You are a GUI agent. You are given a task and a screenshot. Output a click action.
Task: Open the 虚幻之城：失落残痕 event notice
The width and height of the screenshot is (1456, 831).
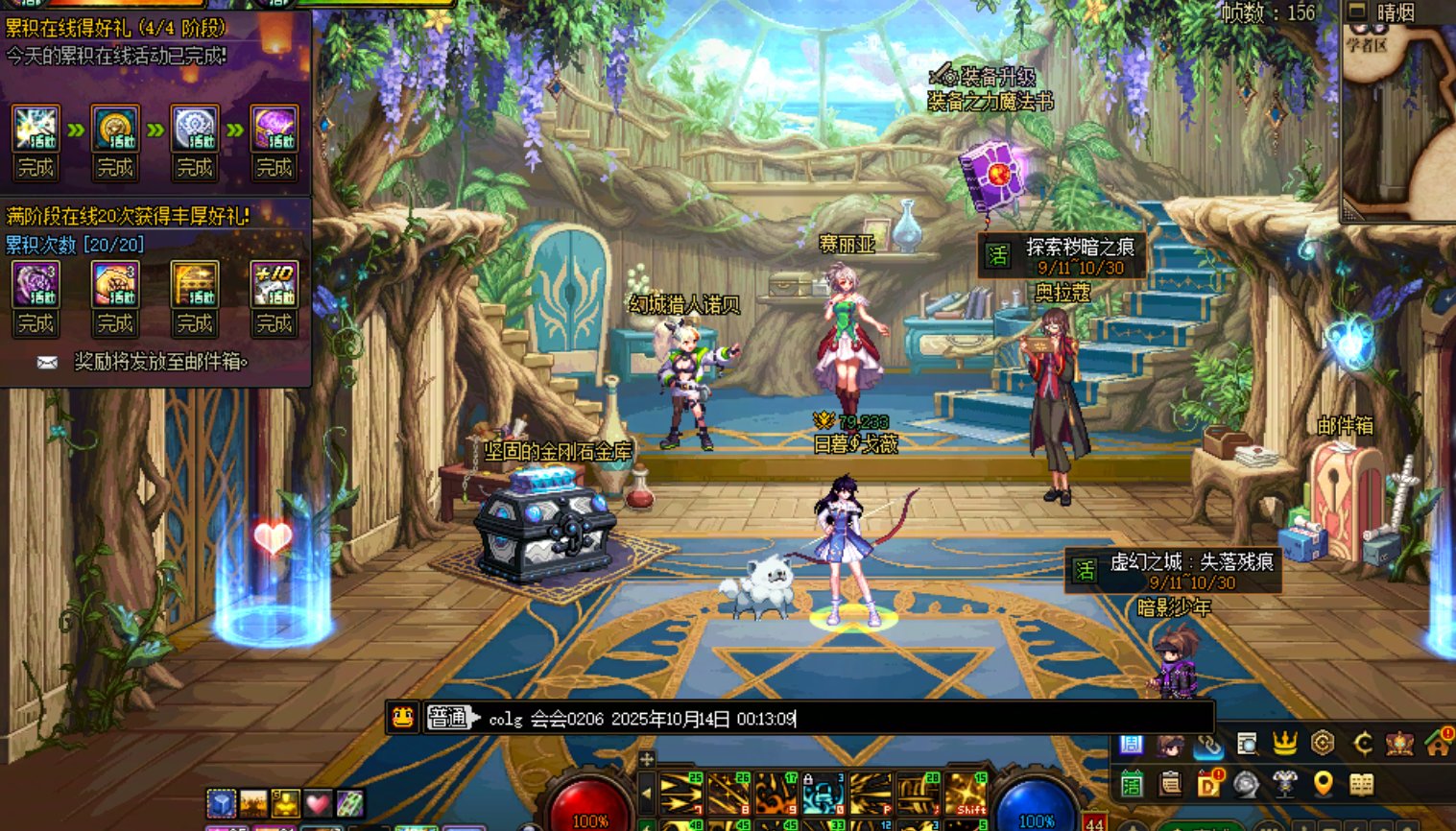1173,571
